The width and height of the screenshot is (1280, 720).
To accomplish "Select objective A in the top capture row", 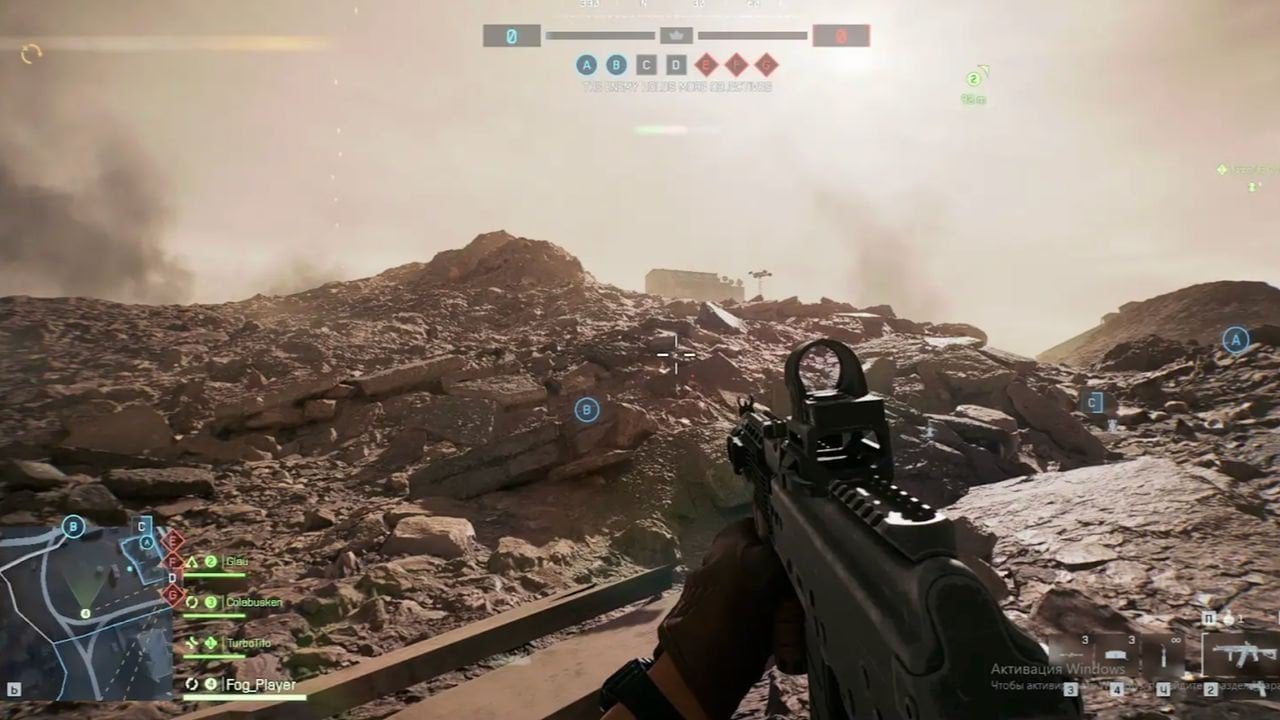I will (x=587, y=65).
